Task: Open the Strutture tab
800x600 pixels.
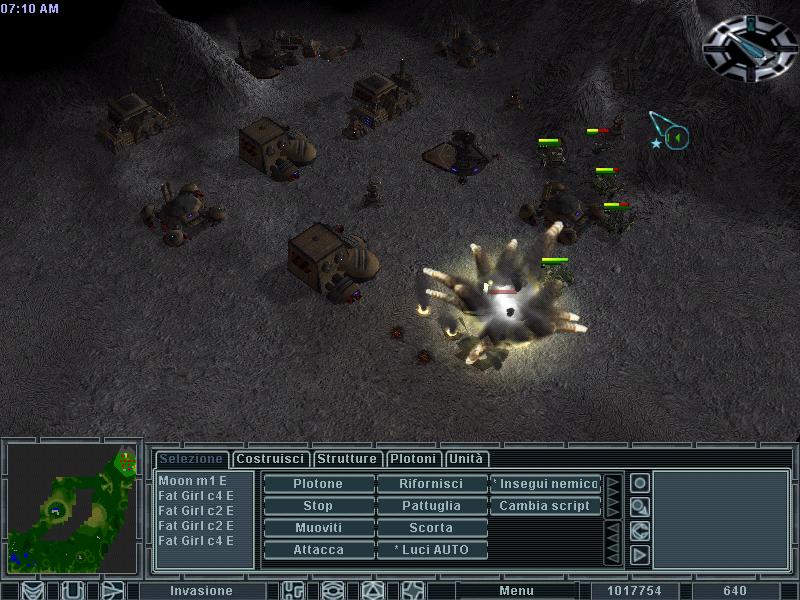Action: coord(347,459)
